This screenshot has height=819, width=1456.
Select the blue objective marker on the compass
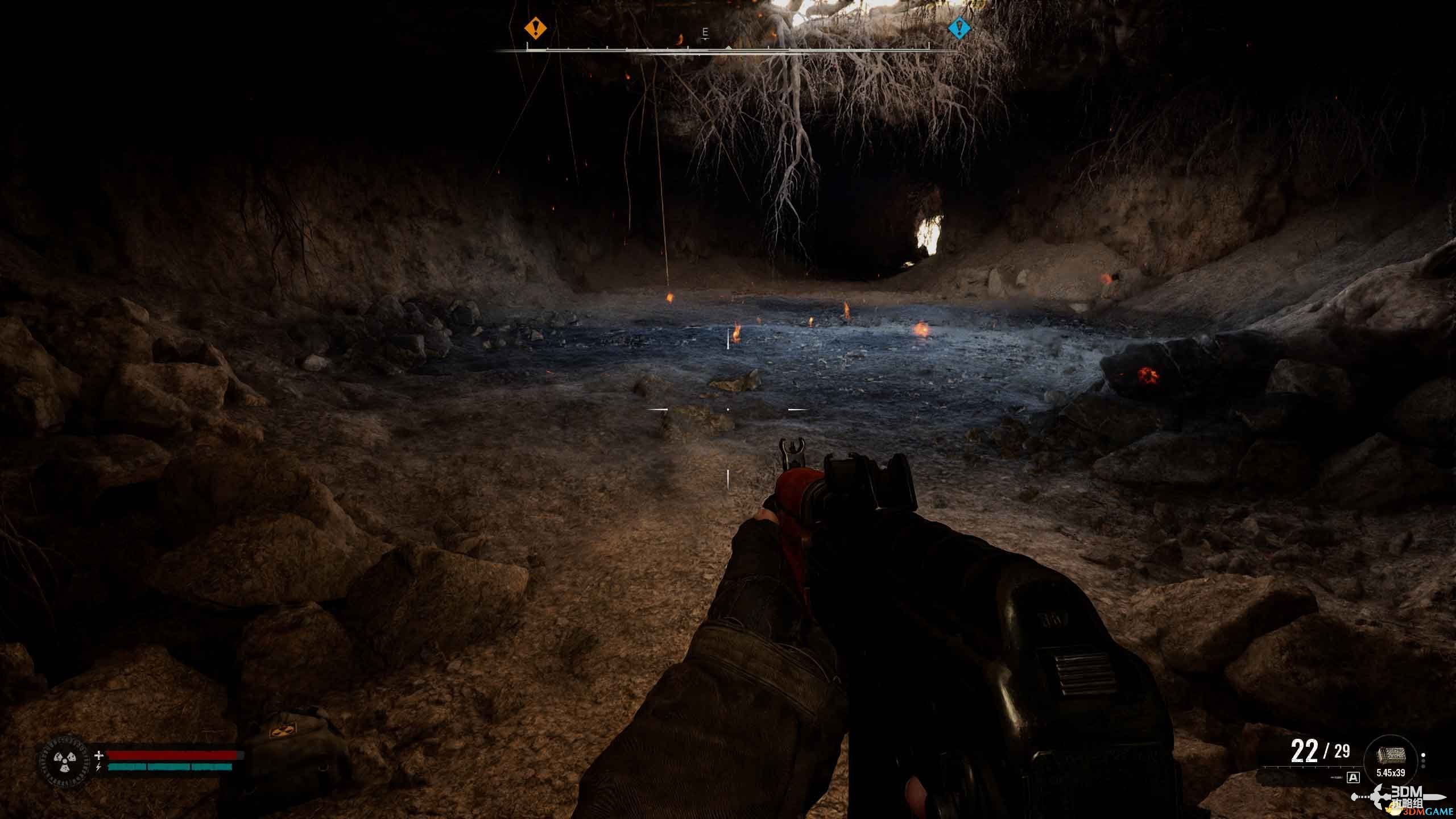coord(959,27)
